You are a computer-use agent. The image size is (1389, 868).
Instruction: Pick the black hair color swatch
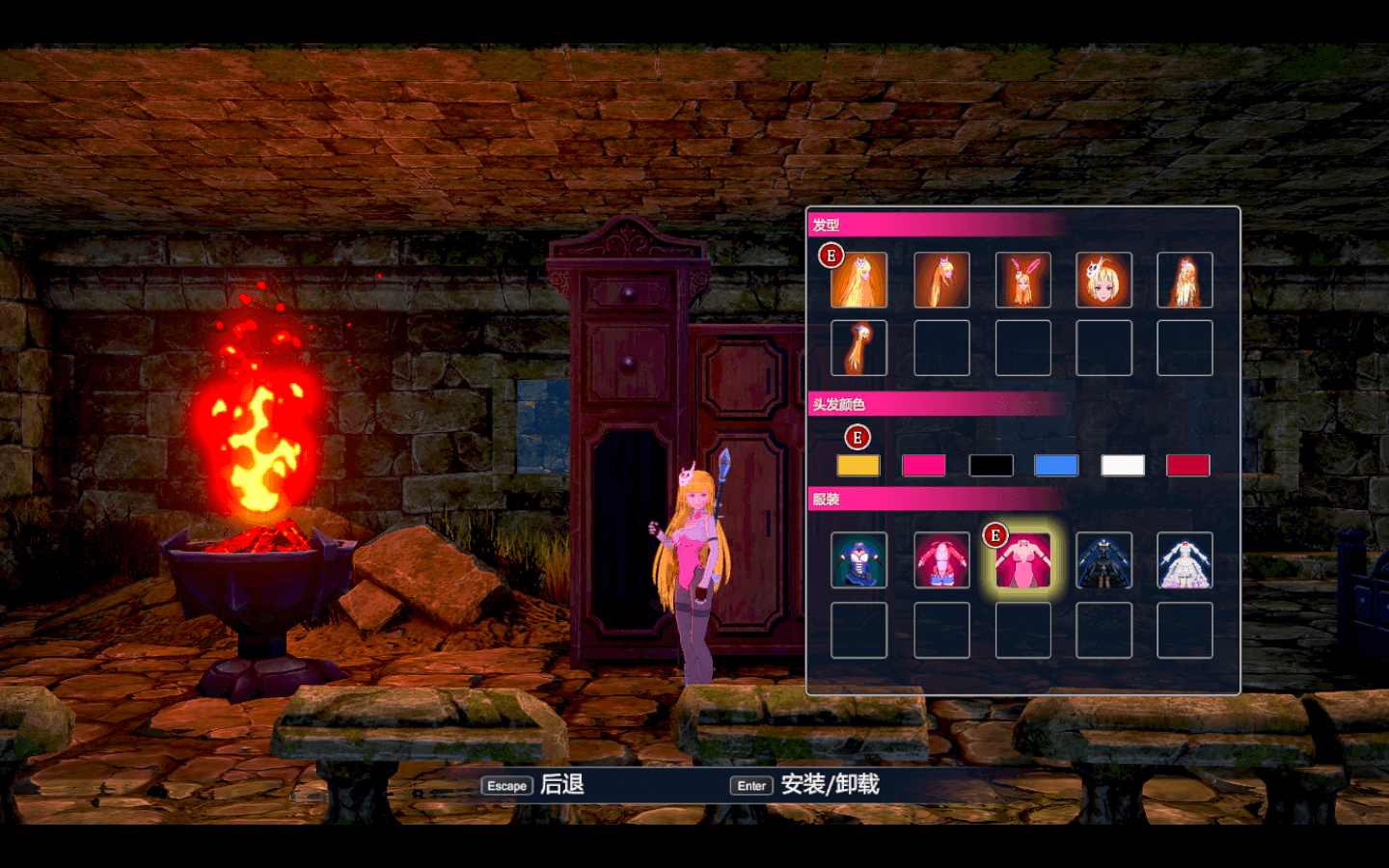click(991, 466)
